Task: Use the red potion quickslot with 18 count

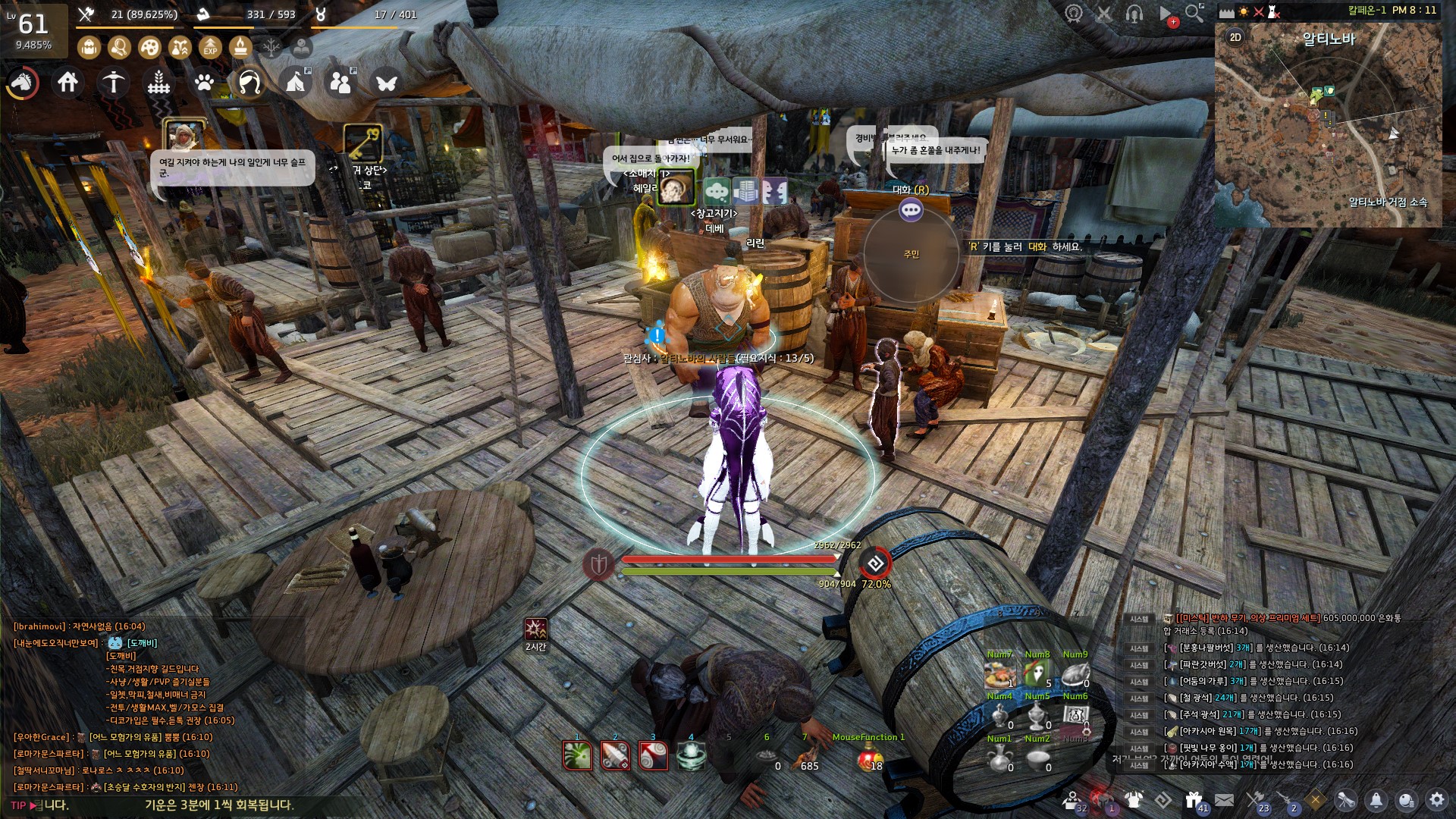Action: (869, 756)
